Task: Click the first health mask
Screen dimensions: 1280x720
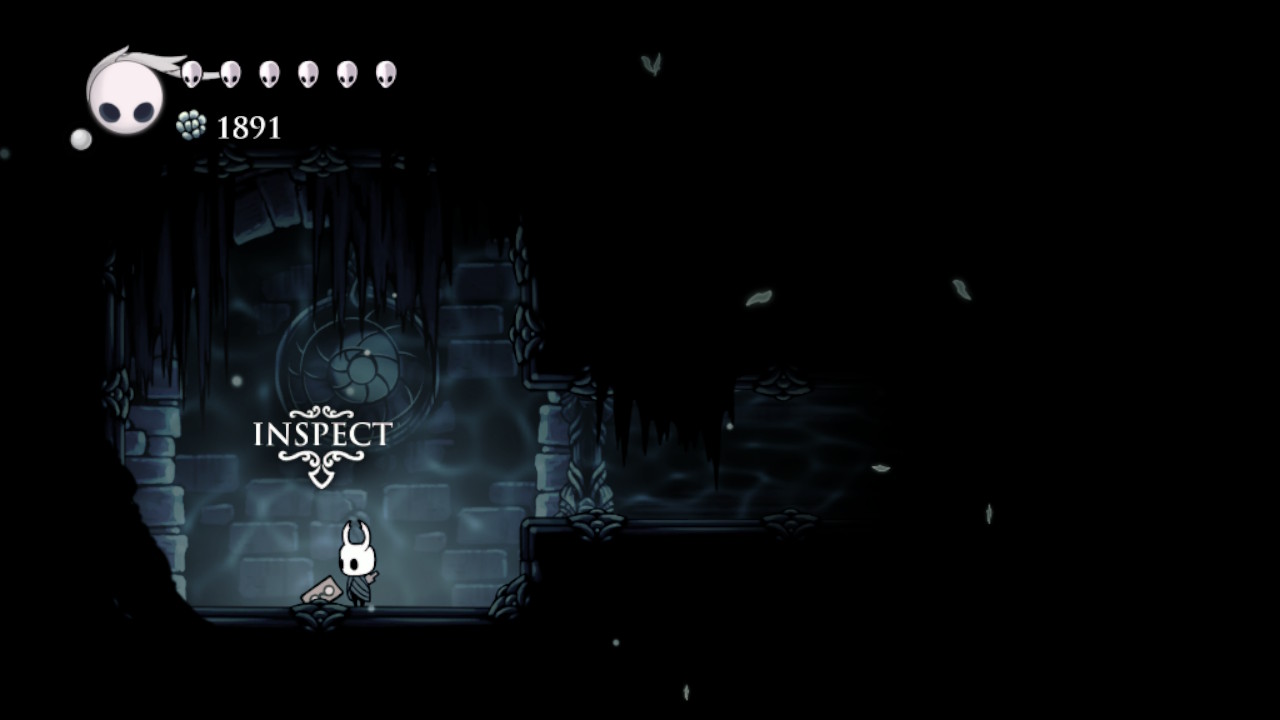Action: pos(190,70)
